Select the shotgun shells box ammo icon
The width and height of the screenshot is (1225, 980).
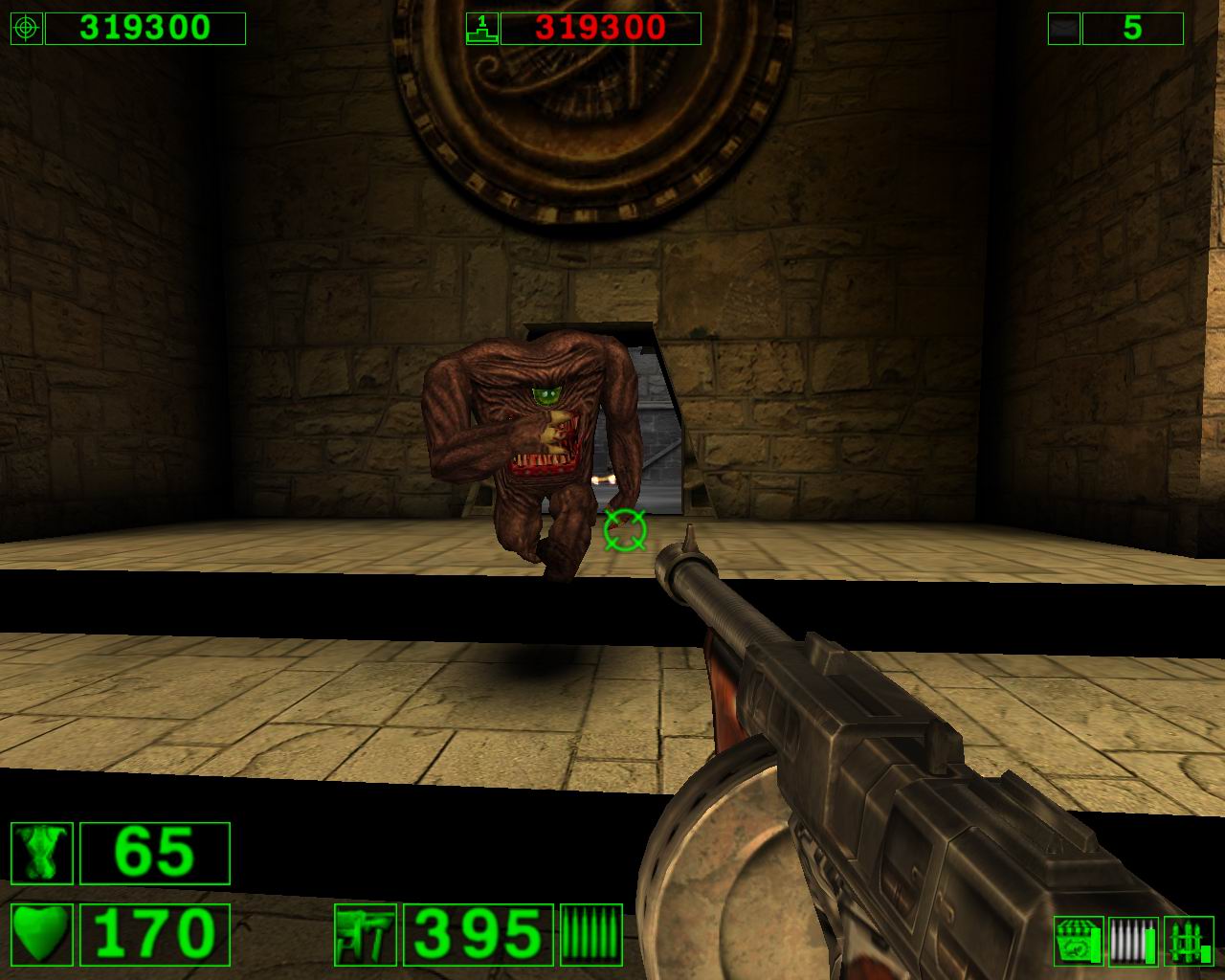pyautogui.click(x=1079, y=941)
